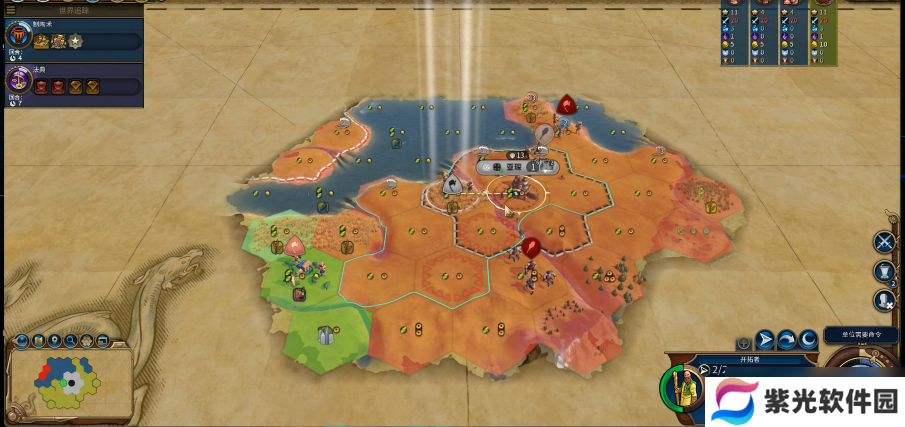Expand more unit actions with plus button
Viewport: 905px width, 427px height.
[x=744, y=342]
